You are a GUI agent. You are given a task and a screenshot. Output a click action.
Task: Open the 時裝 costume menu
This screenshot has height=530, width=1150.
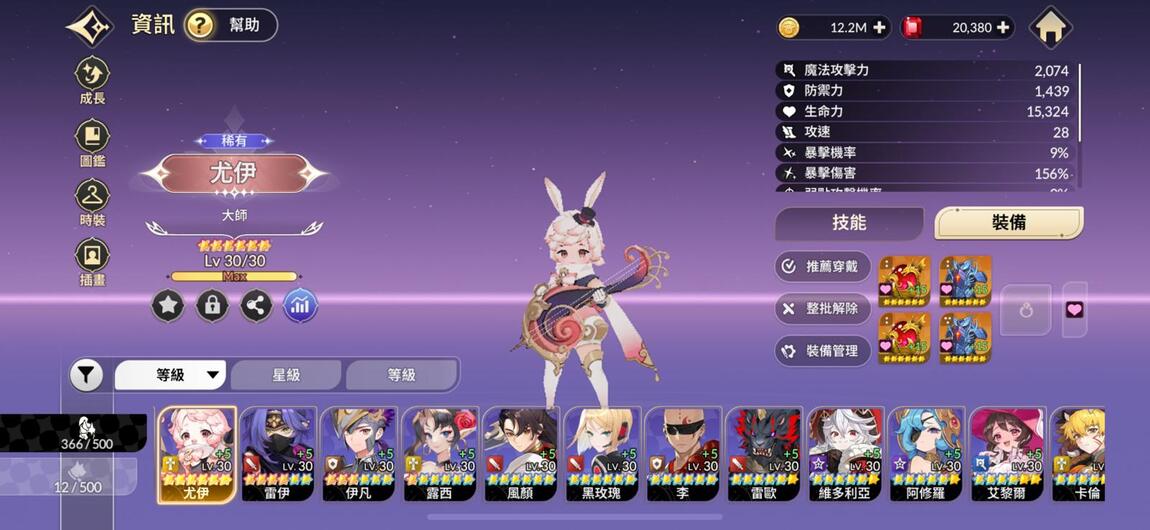click(93, 201)
